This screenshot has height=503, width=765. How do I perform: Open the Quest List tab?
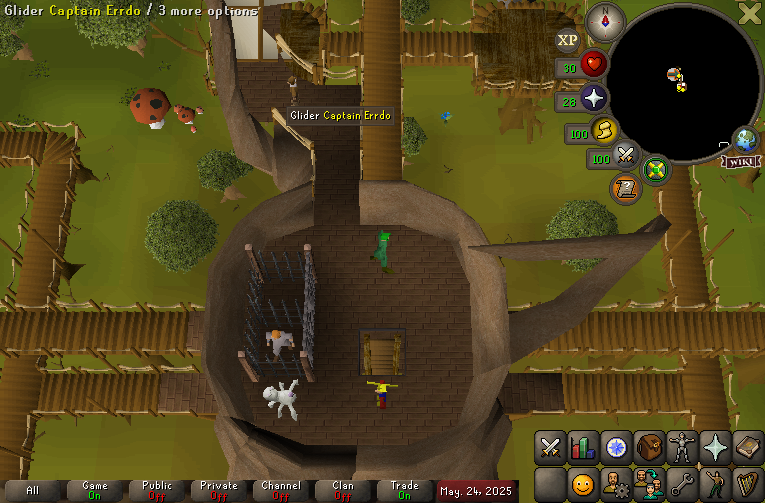pos(616,447)
